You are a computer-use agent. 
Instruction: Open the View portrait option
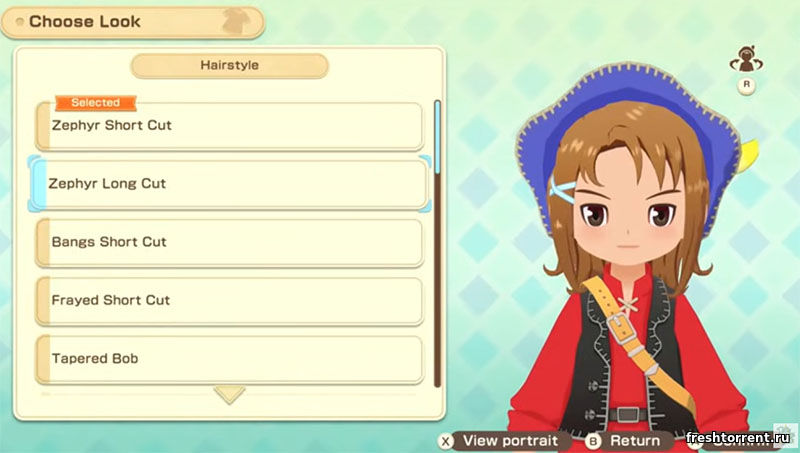[x=503, y=440]
